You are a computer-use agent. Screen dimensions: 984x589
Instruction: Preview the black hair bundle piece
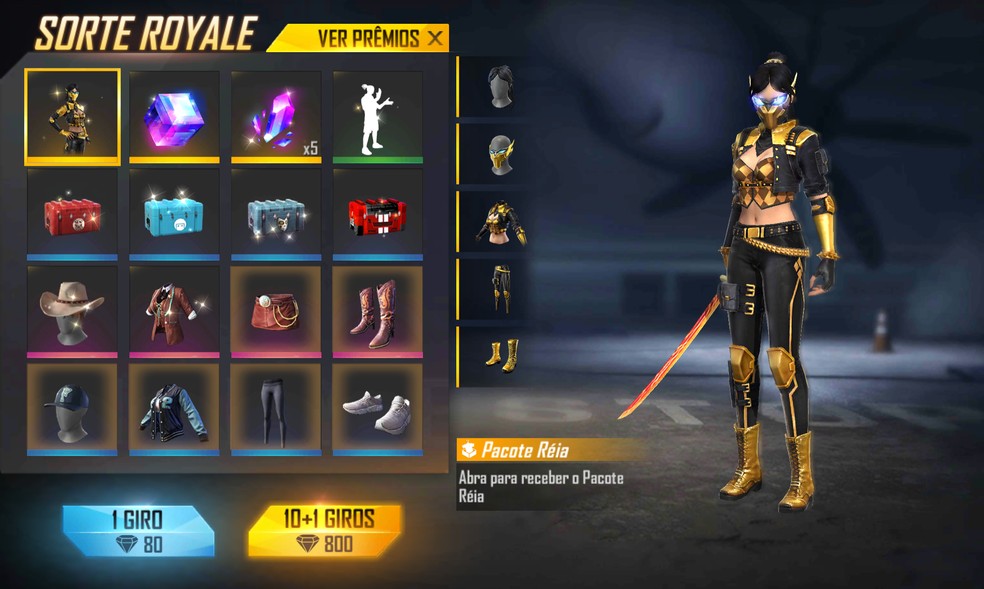pyautogui.click(x=500, y=87)
